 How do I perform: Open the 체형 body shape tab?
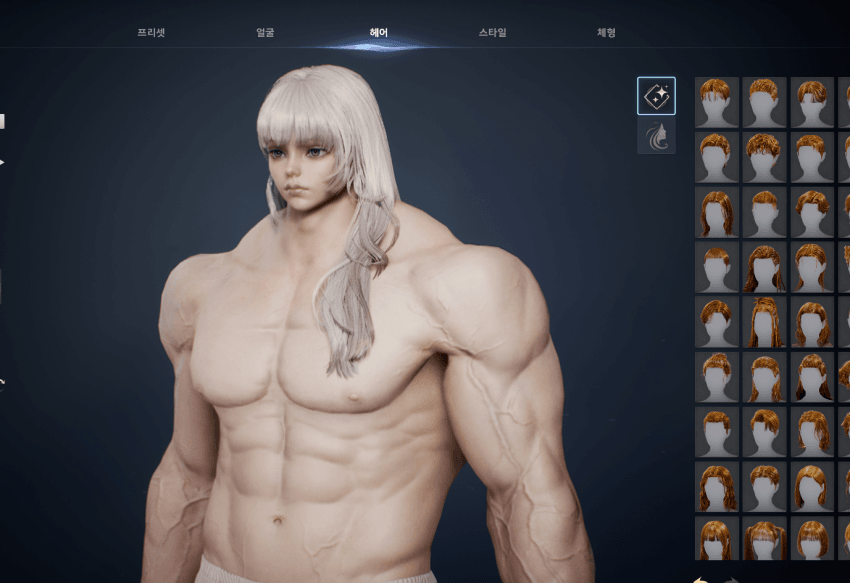coord(606,32)
